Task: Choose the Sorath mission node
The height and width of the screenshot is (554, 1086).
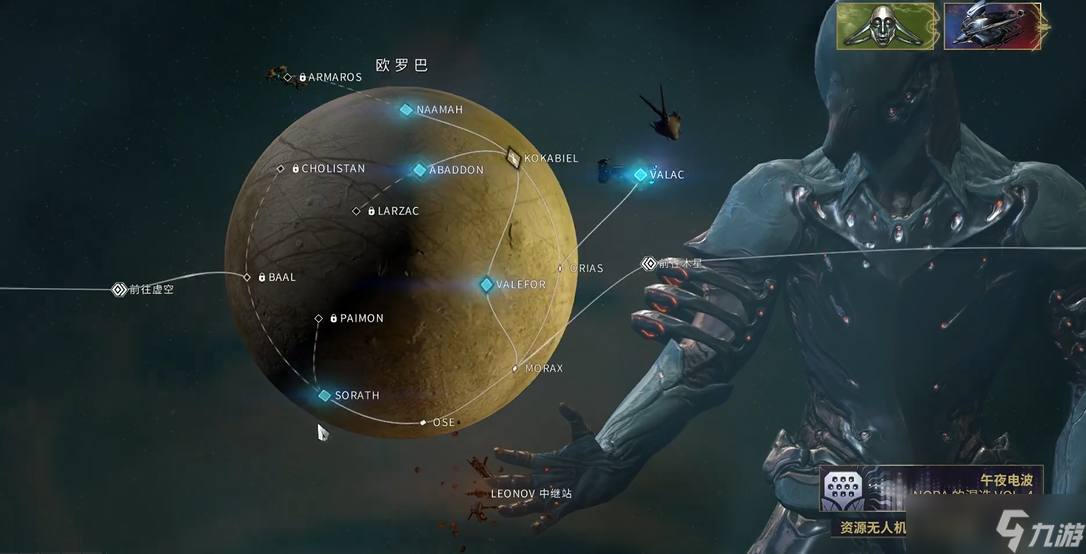Action: [x=324, y=396]
